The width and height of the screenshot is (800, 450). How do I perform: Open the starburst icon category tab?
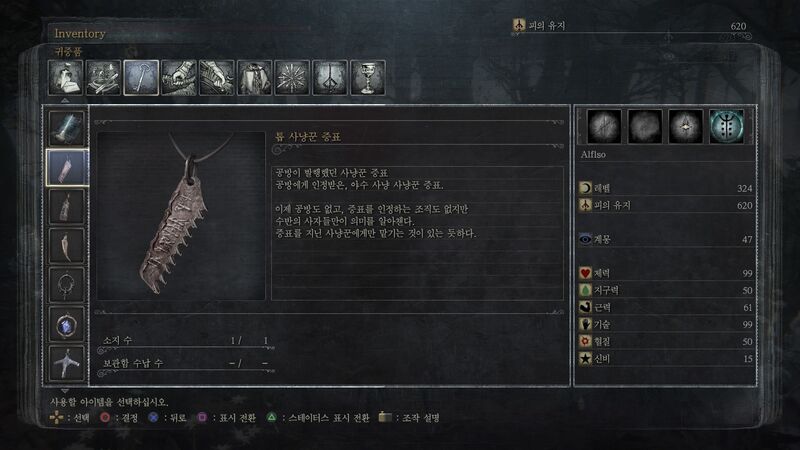[x=292, y=77]
